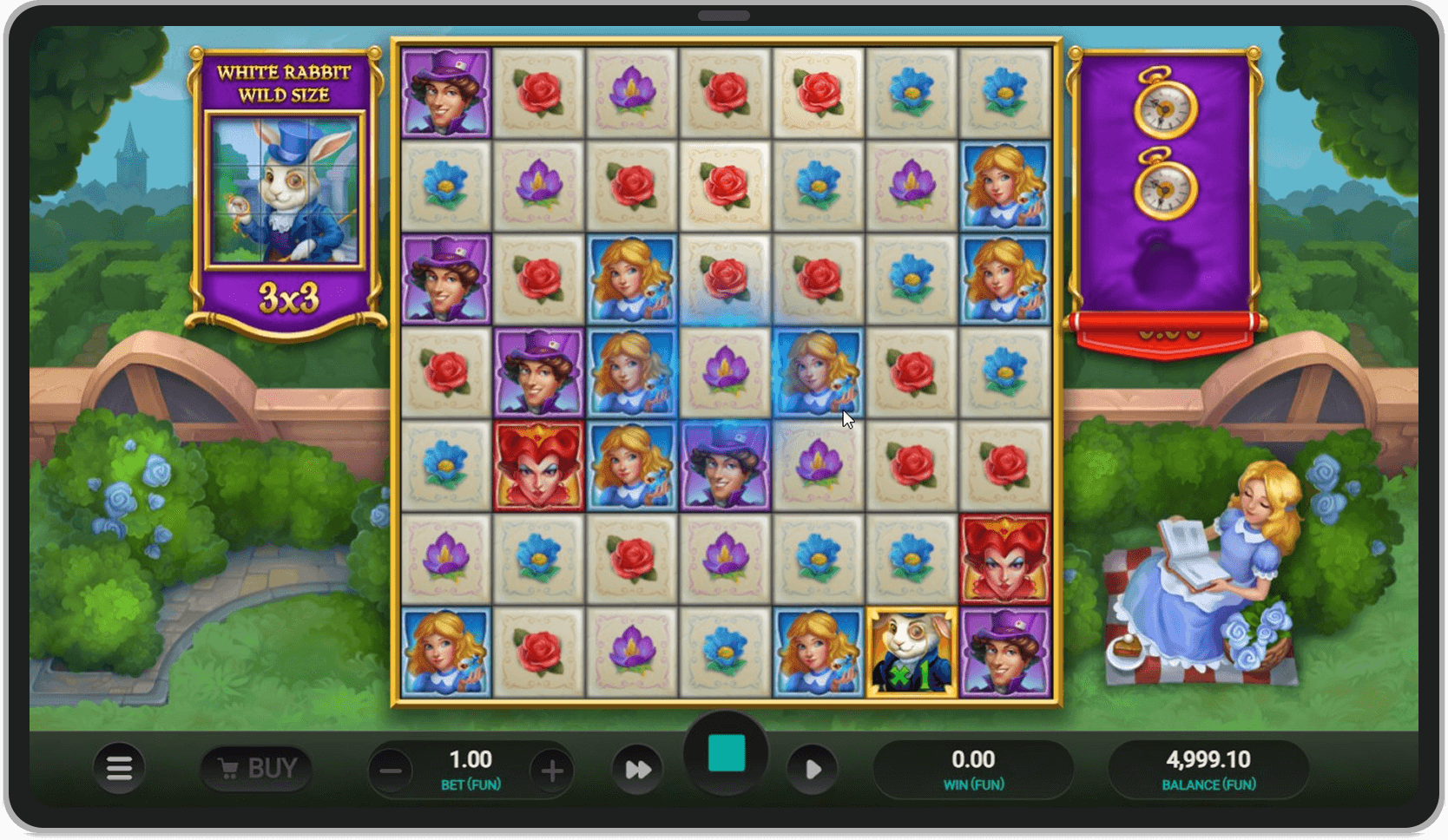Screen dimensions: 1448x840
Task: Click the BALANCE (FUN) display
Action: [1208, 767]
